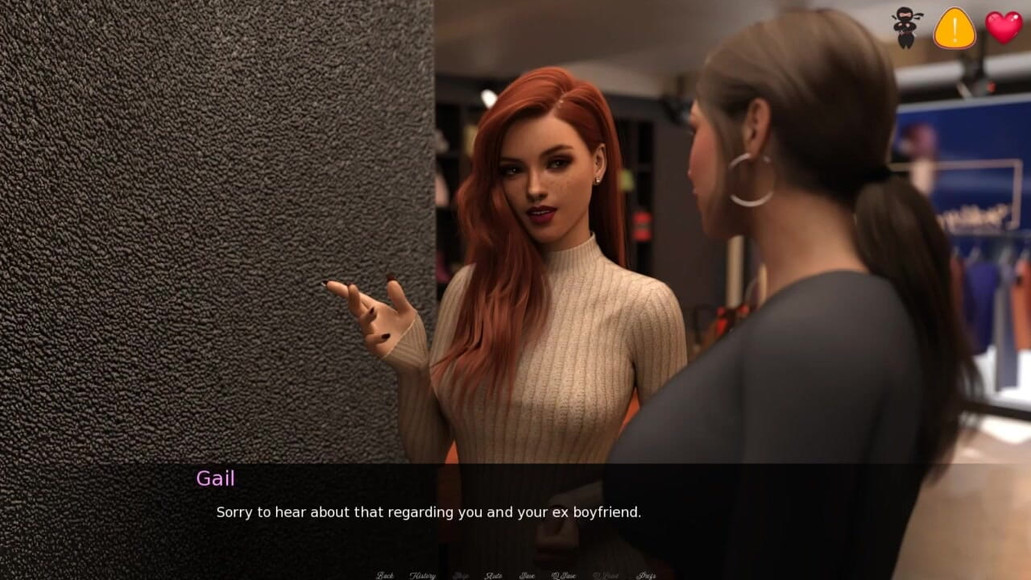Advance Gail's dialogue text box
Viewport: 1031px width, 580px height.
coord(515,512)
